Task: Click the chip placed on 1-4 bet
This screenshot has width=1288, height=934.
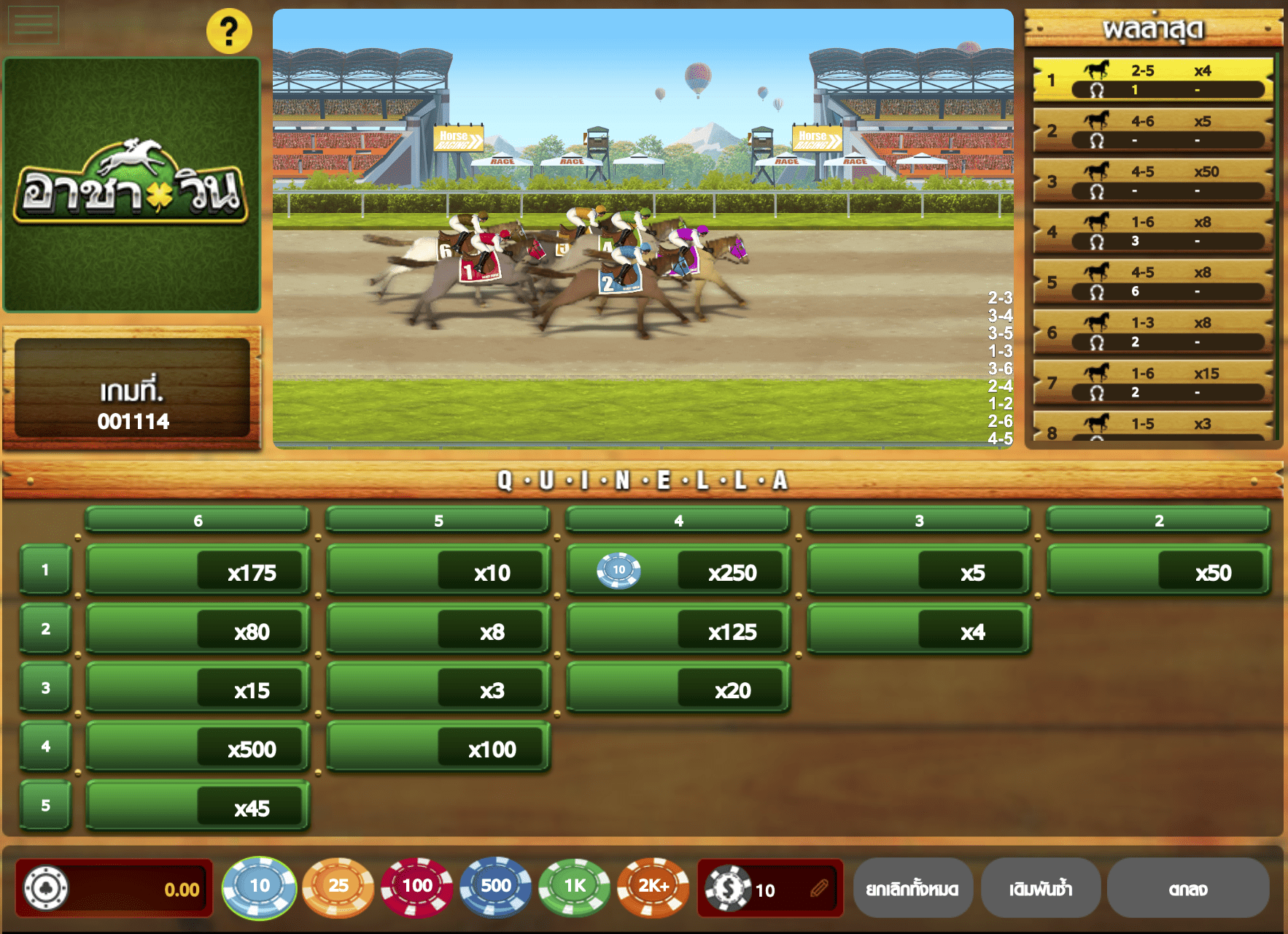Action: pyautogui.click(x=618, y=571)
